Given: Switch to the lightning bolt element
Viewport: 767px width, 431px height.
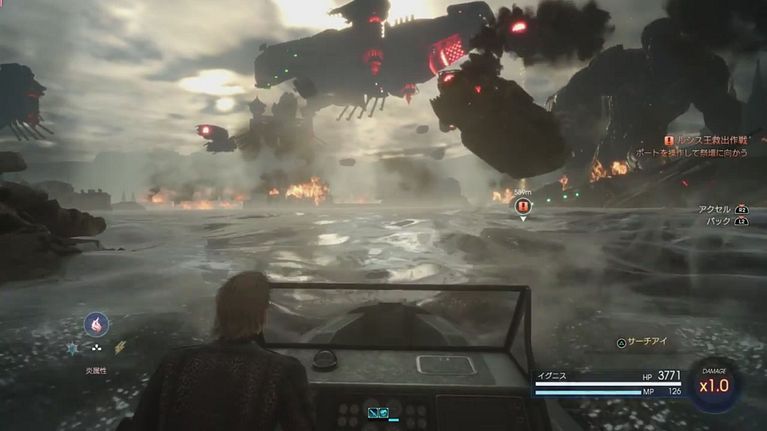Looking at the screenshot, I should pos(120,348).
